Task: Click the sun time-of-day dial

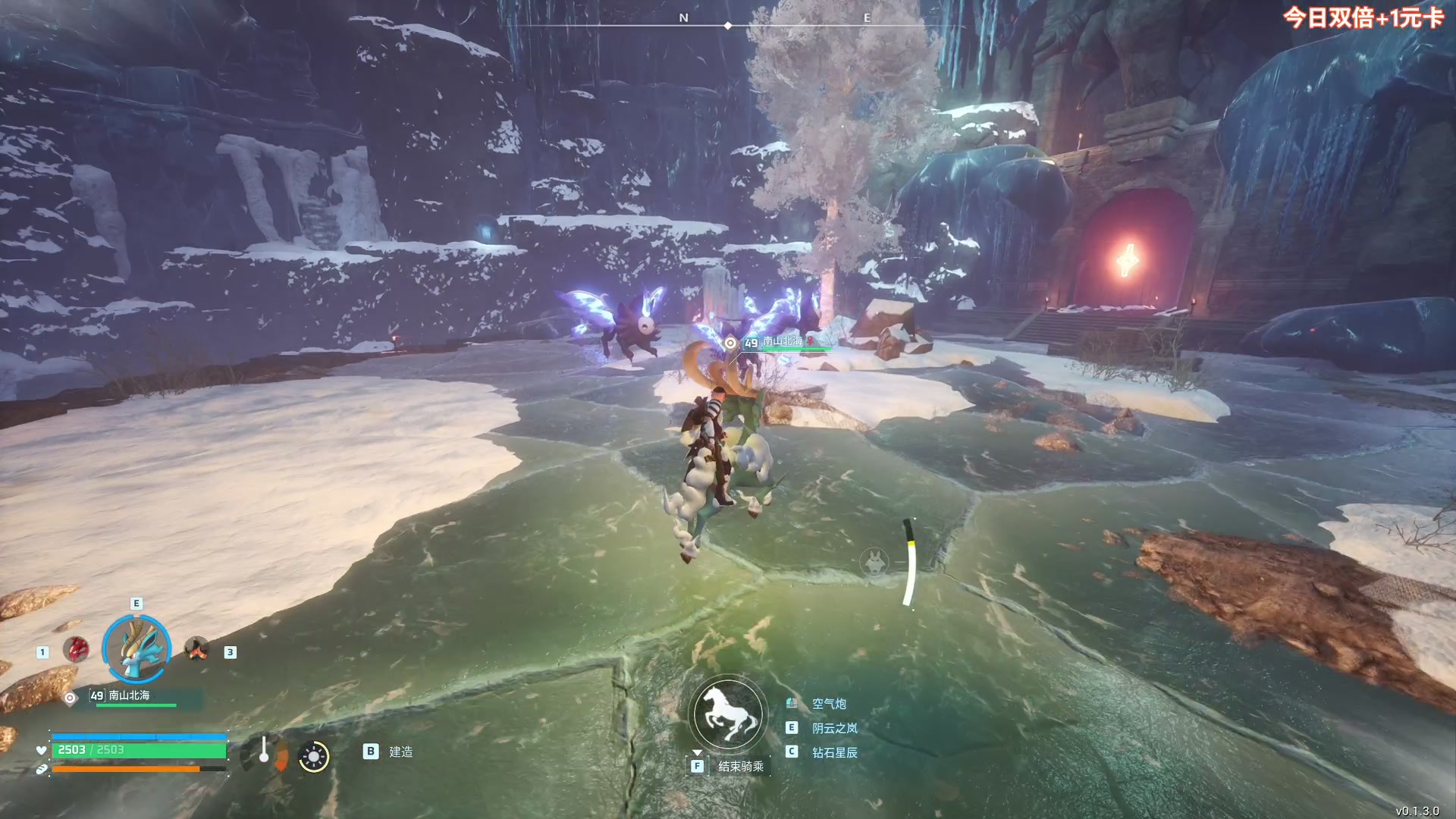Action: pyautogui.click(x=313, y=756)
